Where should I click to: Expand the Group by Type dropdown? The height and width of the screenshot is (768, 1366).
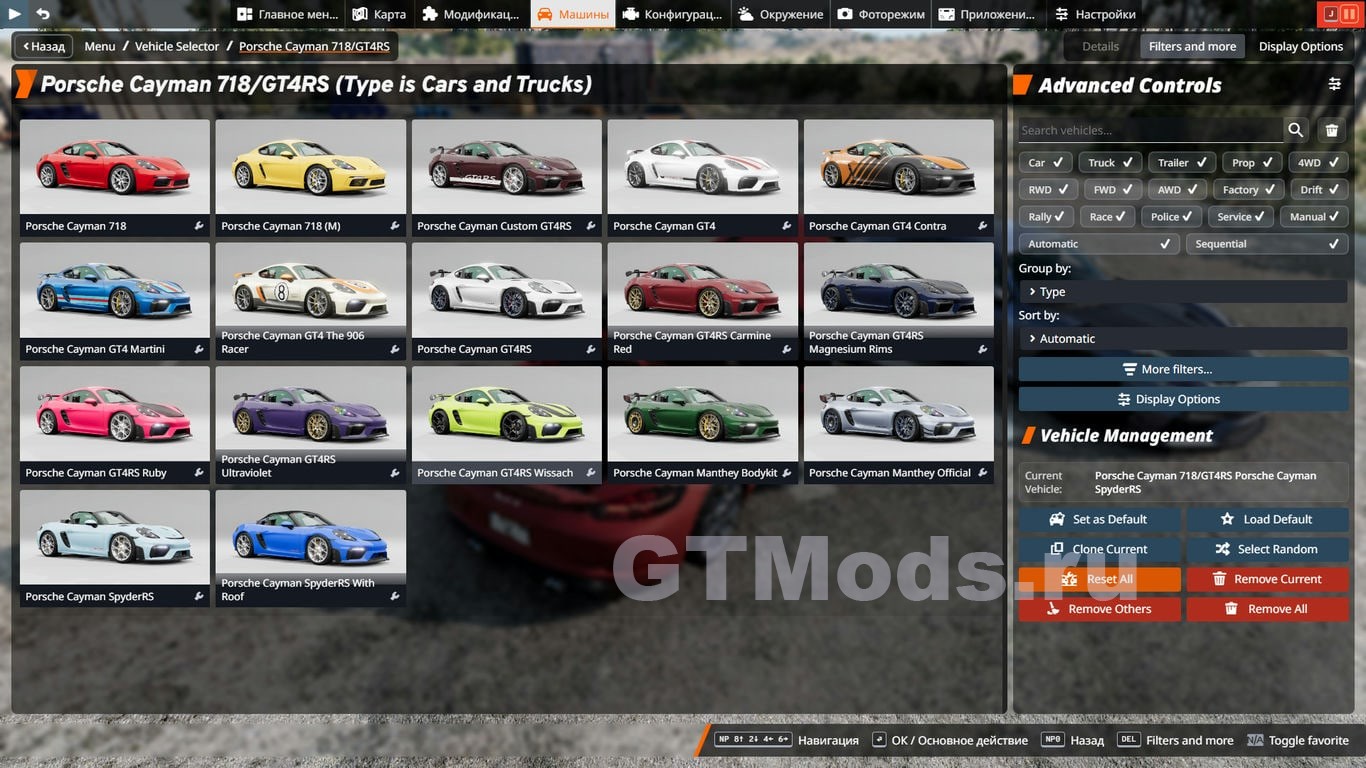(x=1182, y=292)
